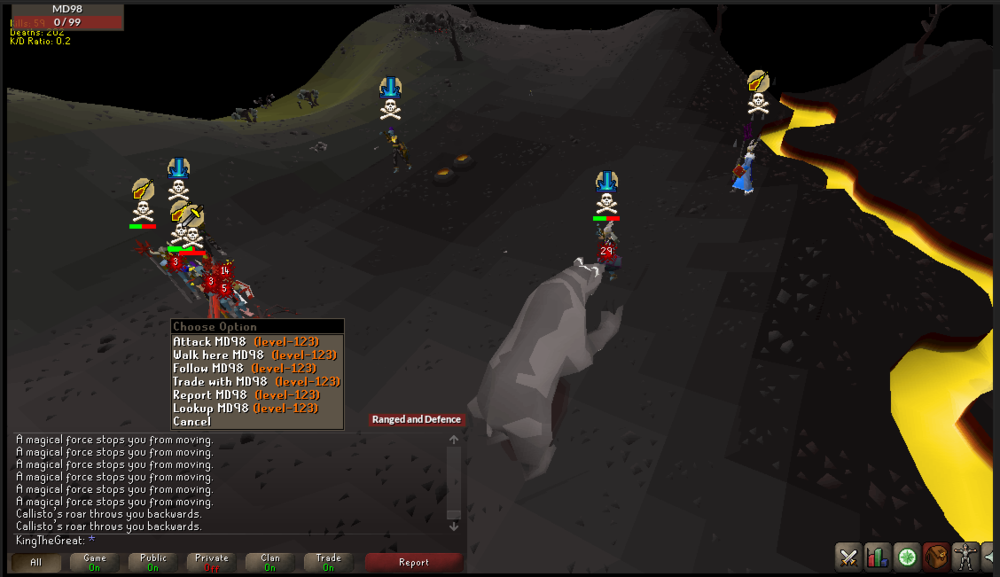Select Trade with MD98
1000x577 pixels.
256,381
